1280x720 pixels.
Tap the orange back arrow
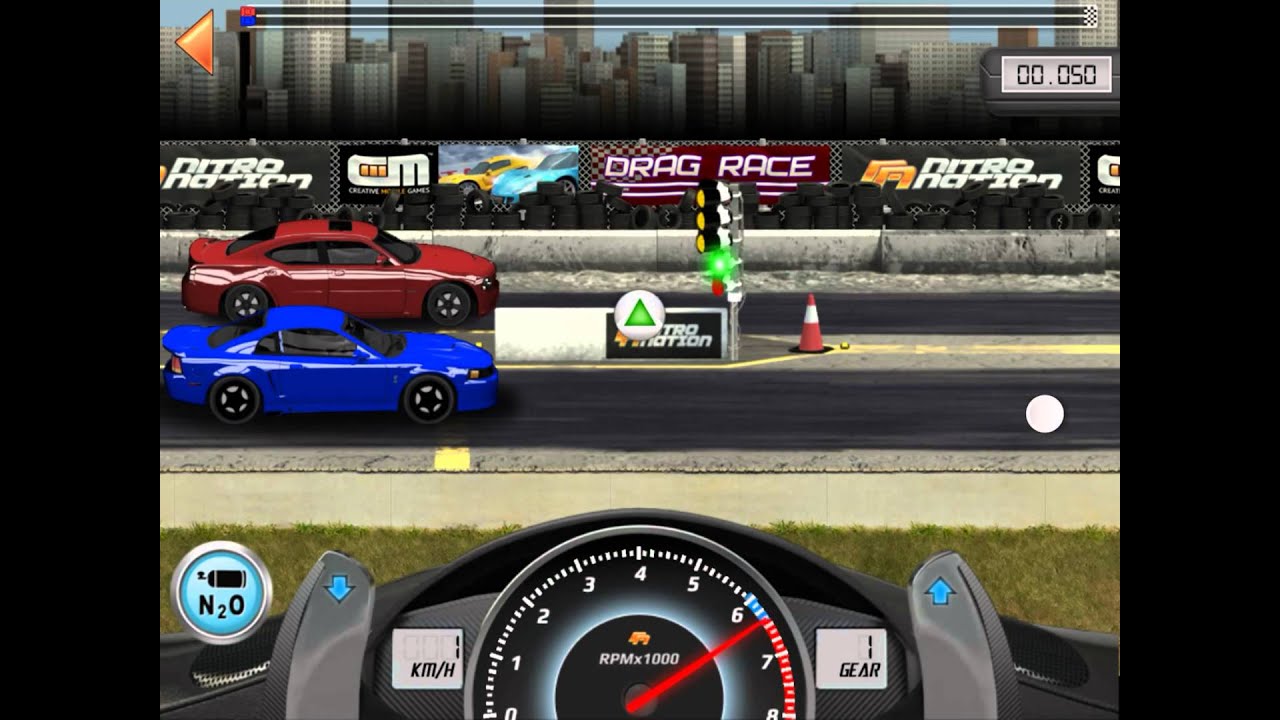196,41
